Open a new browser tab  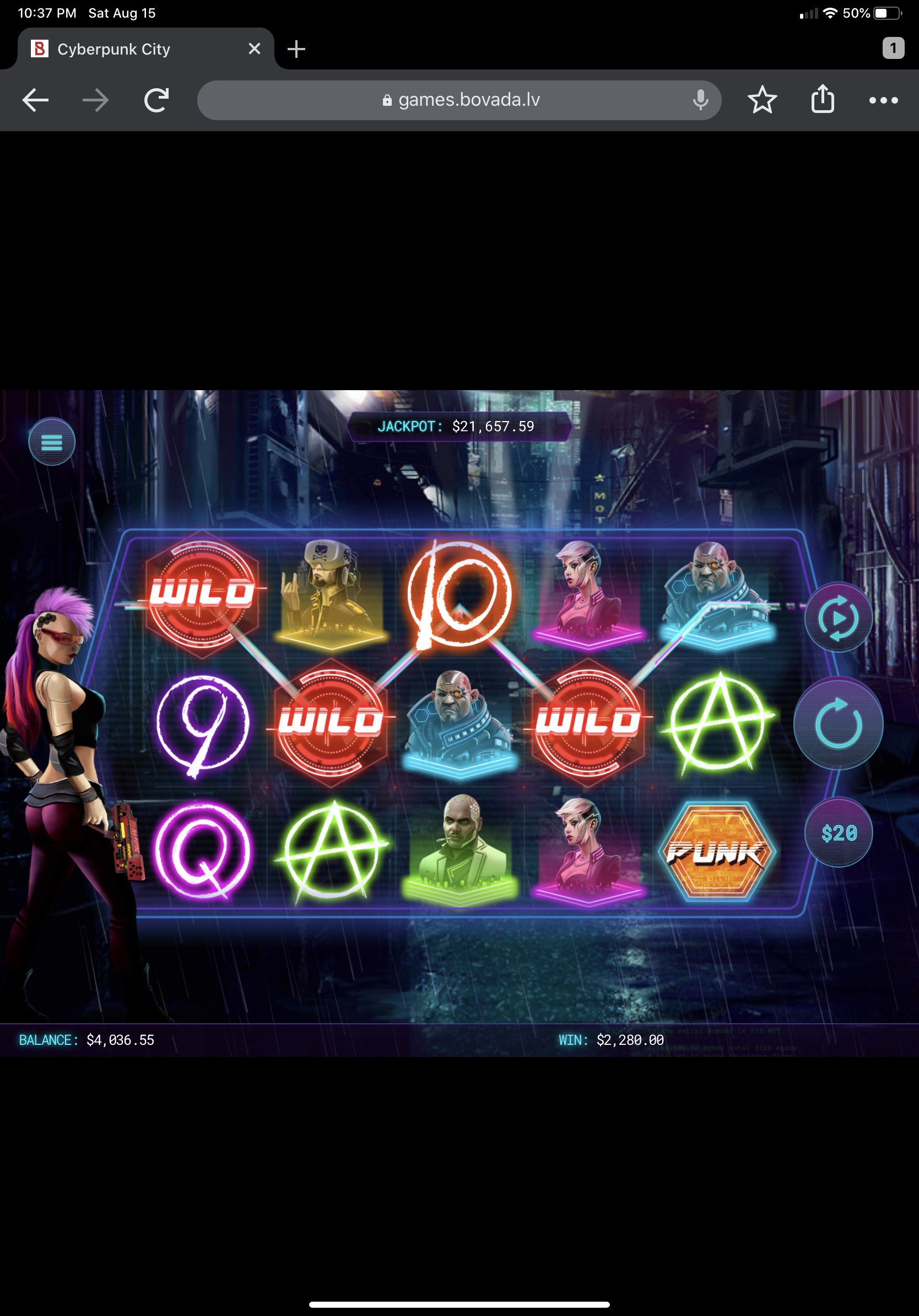click(x=296, y=49)
